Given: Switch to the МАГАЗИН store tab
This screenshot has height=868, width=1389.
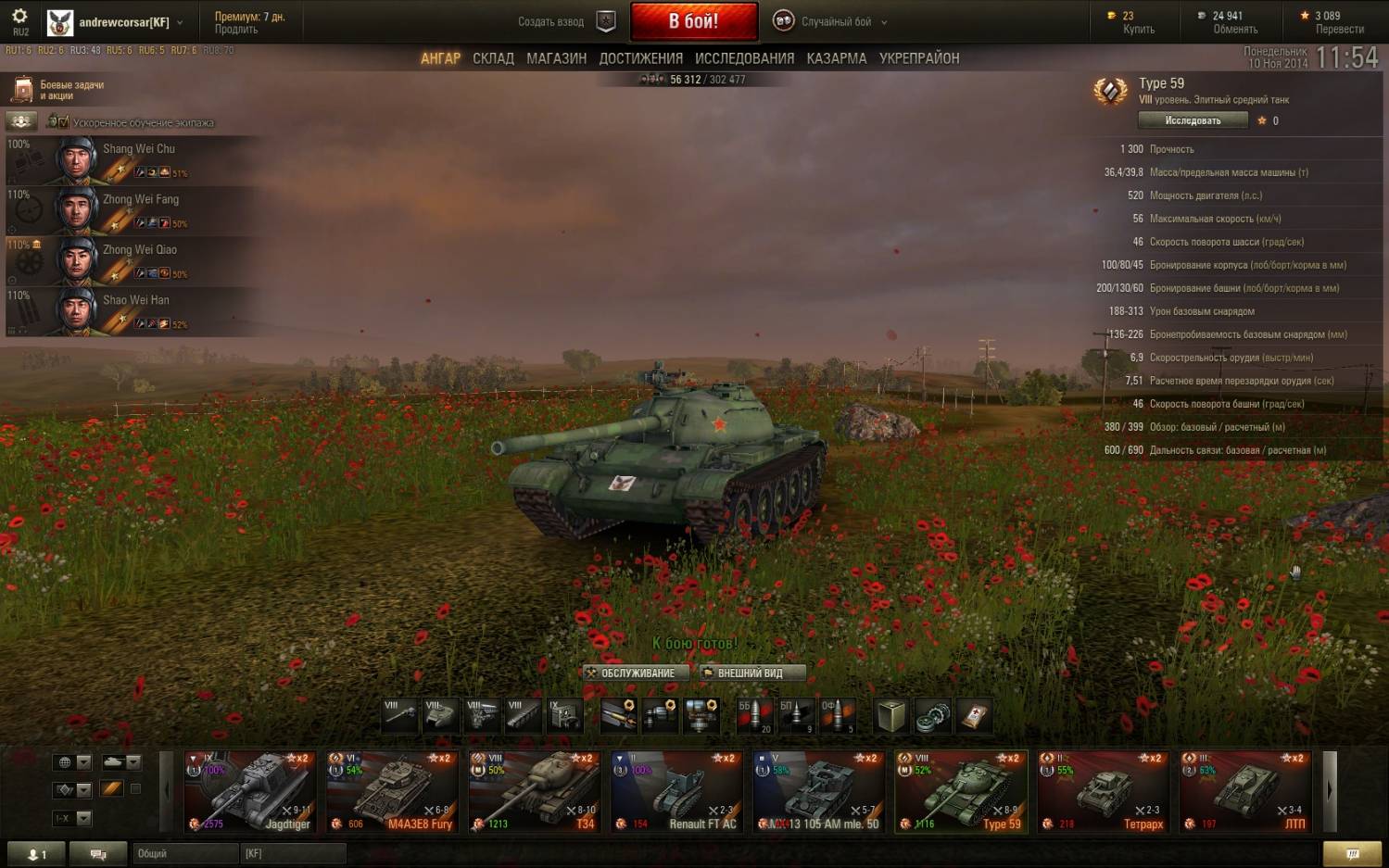Looking at the screenshot, I should (556, 58).
